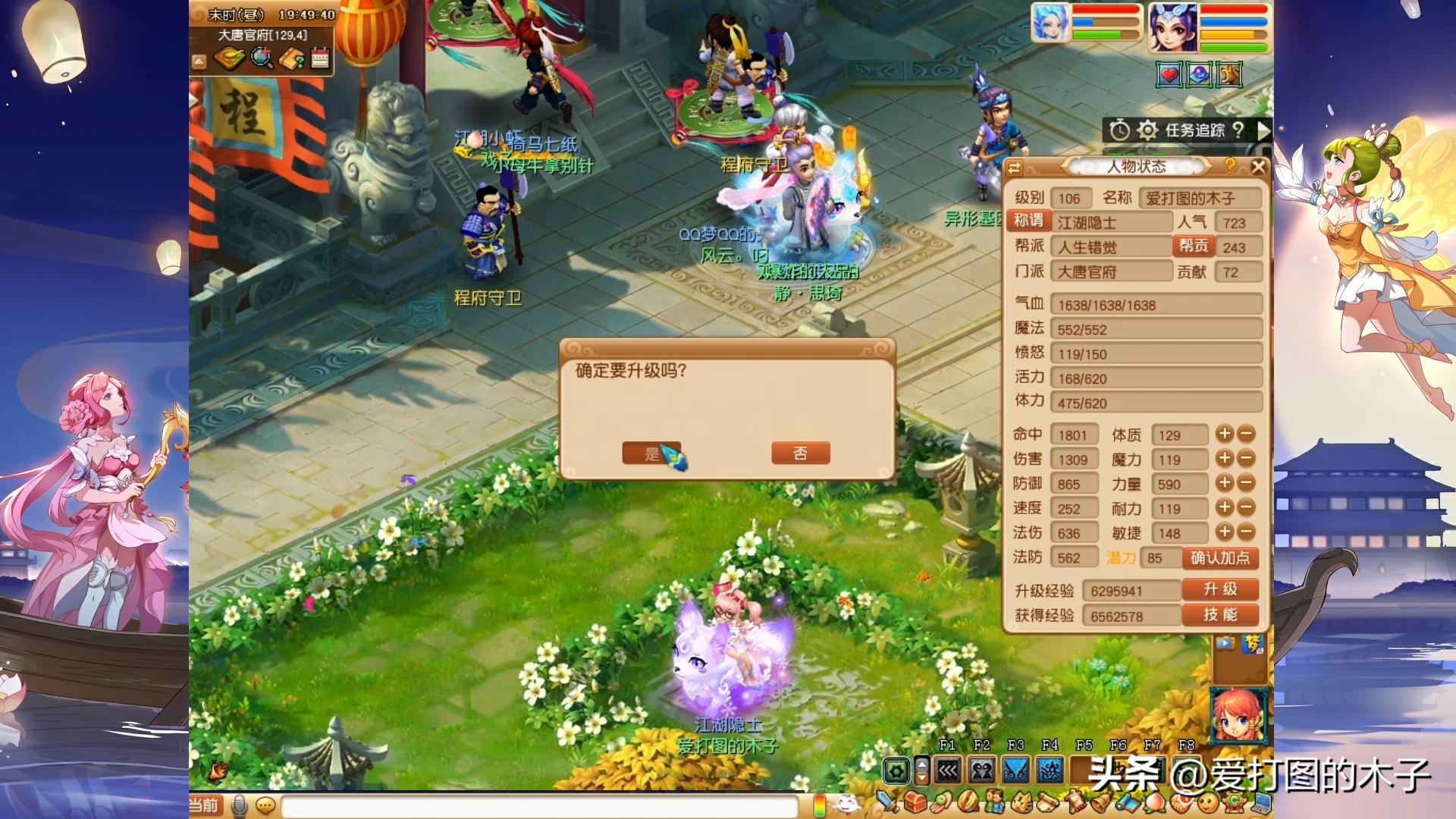Click the giant peach icon in bottom toolbar
Viewport: 1456px width, 819px height.
(x=1154, y=805)
